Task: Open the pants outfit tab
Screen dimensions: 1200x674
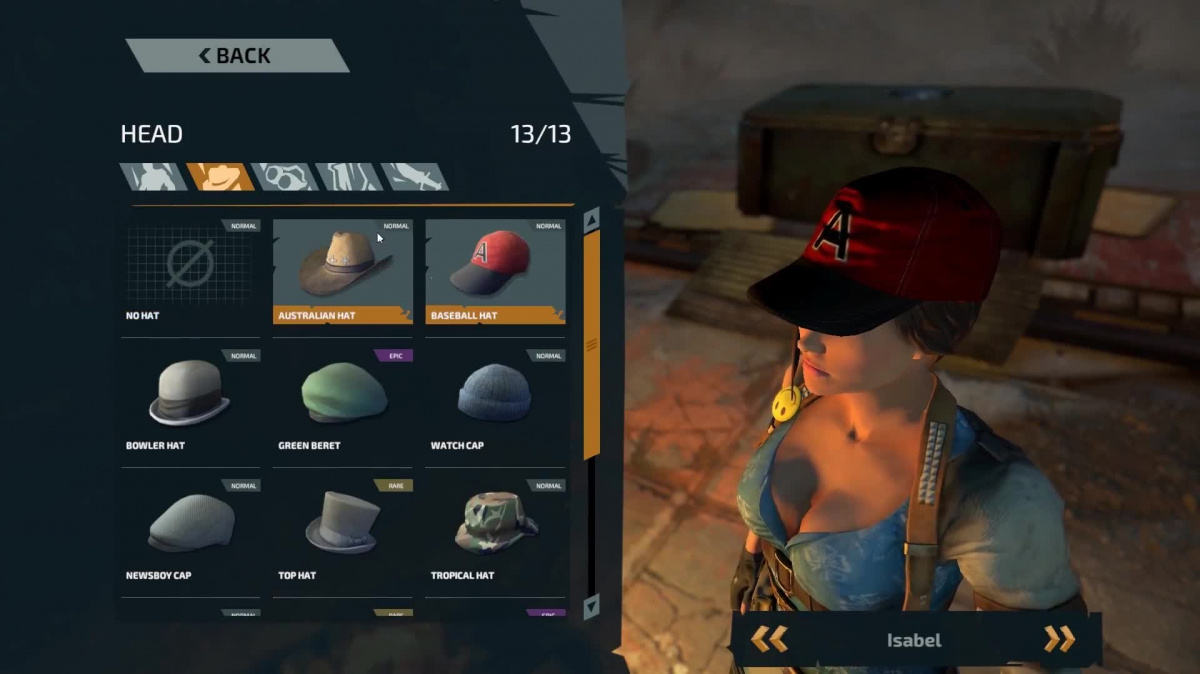Action: 348,177
